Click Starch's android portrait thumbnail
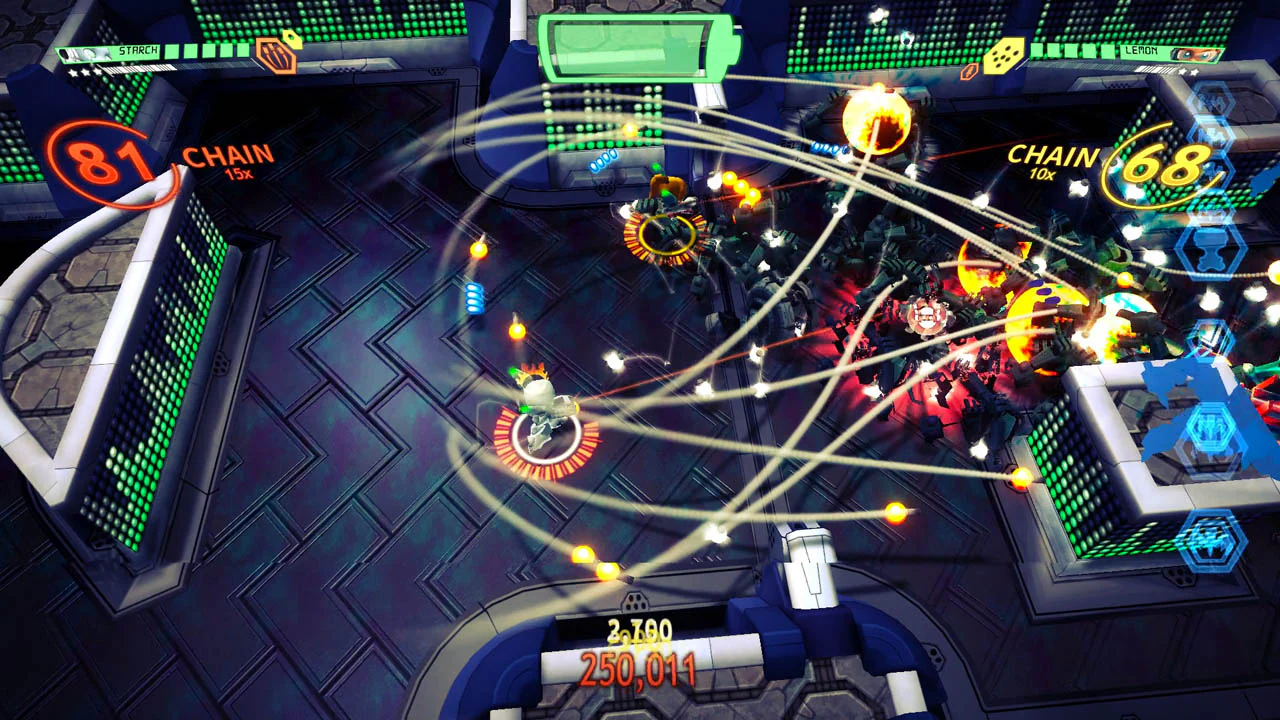This screenshot has width=1280, height=720. [x=87, y=53]
